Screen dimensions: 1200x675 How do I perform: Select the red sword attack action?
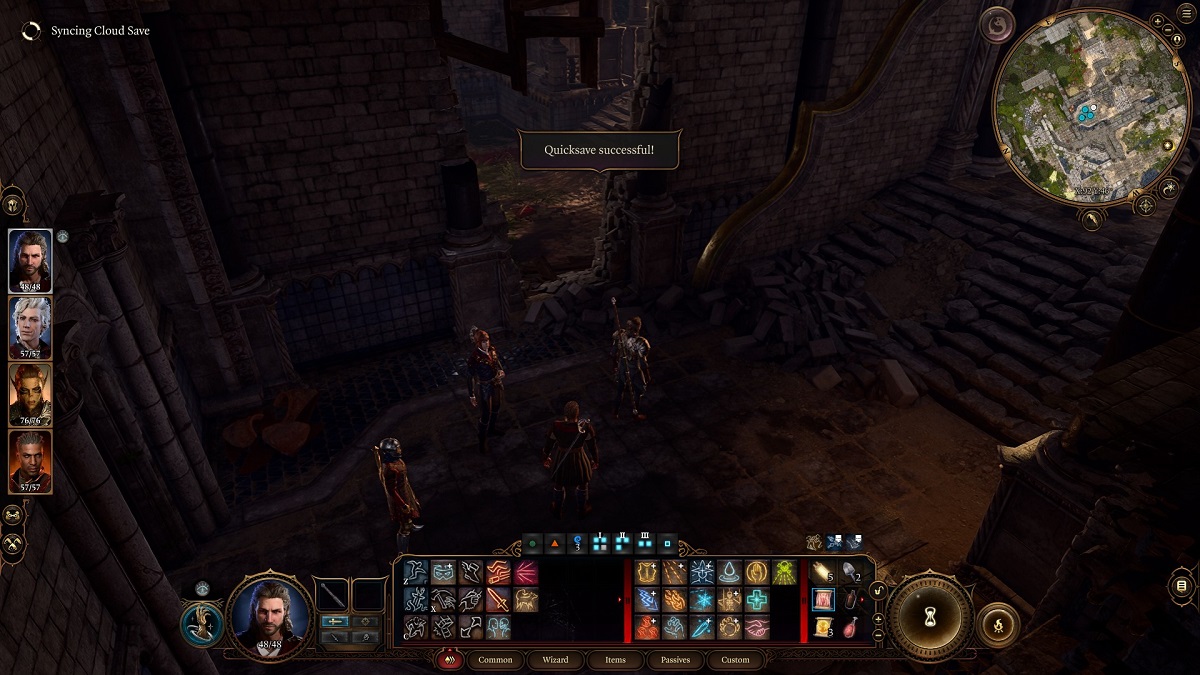497,599
